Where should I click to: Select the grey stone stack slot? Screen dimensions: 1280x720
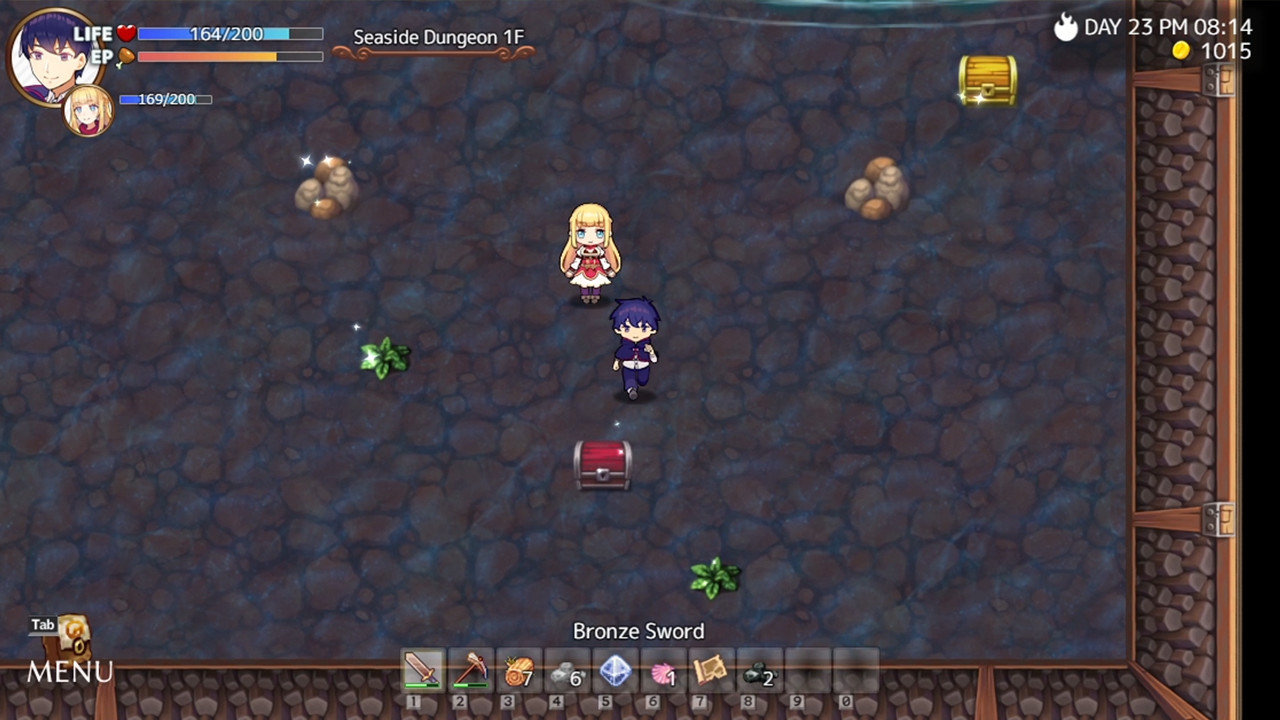coord(566,670)
